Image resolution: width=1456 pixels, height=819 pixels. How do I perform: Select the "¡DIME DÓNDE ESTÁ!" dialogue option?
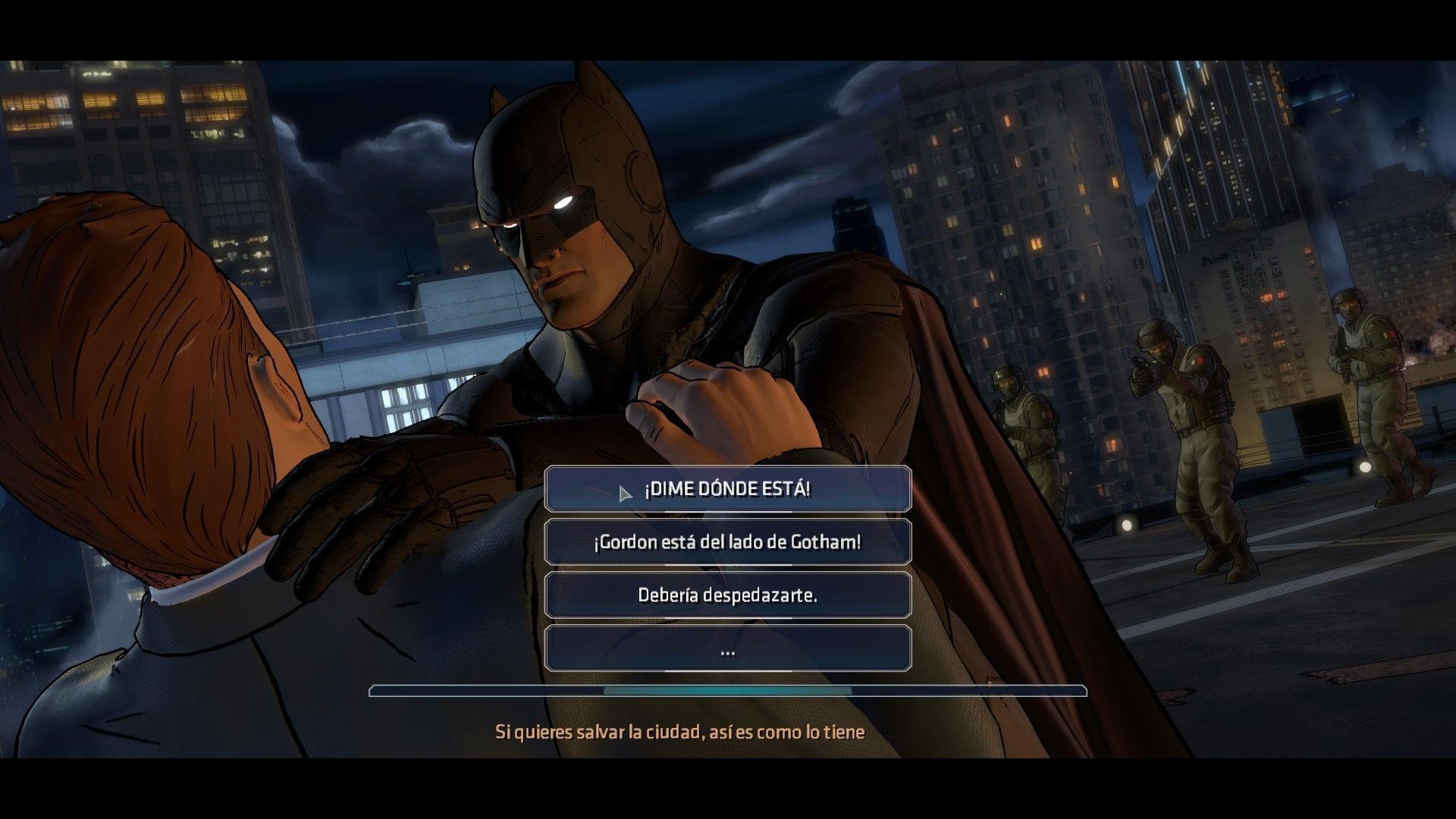pos(726,489)
